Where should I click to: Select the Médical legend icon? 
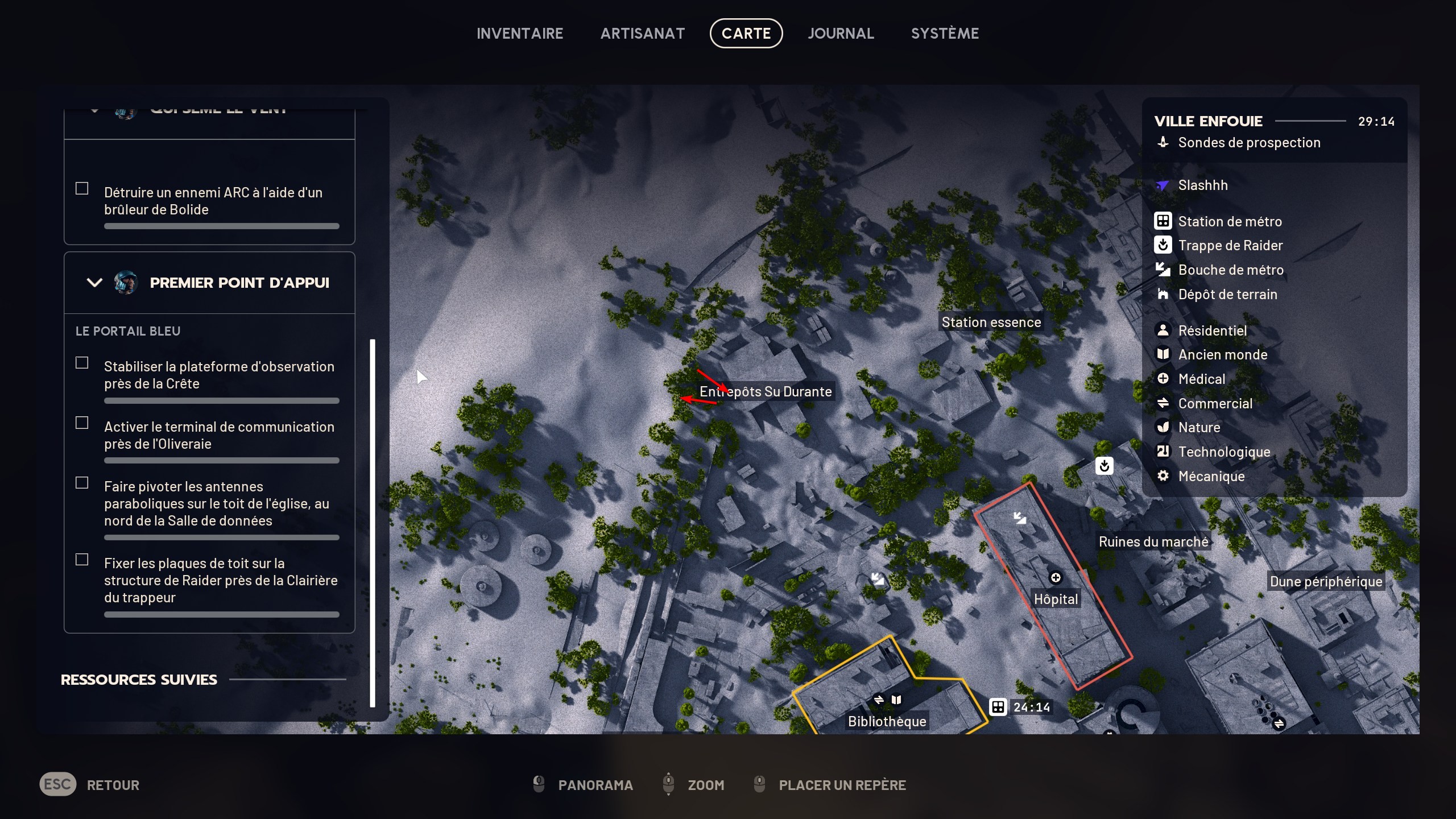click(1164, 379)
